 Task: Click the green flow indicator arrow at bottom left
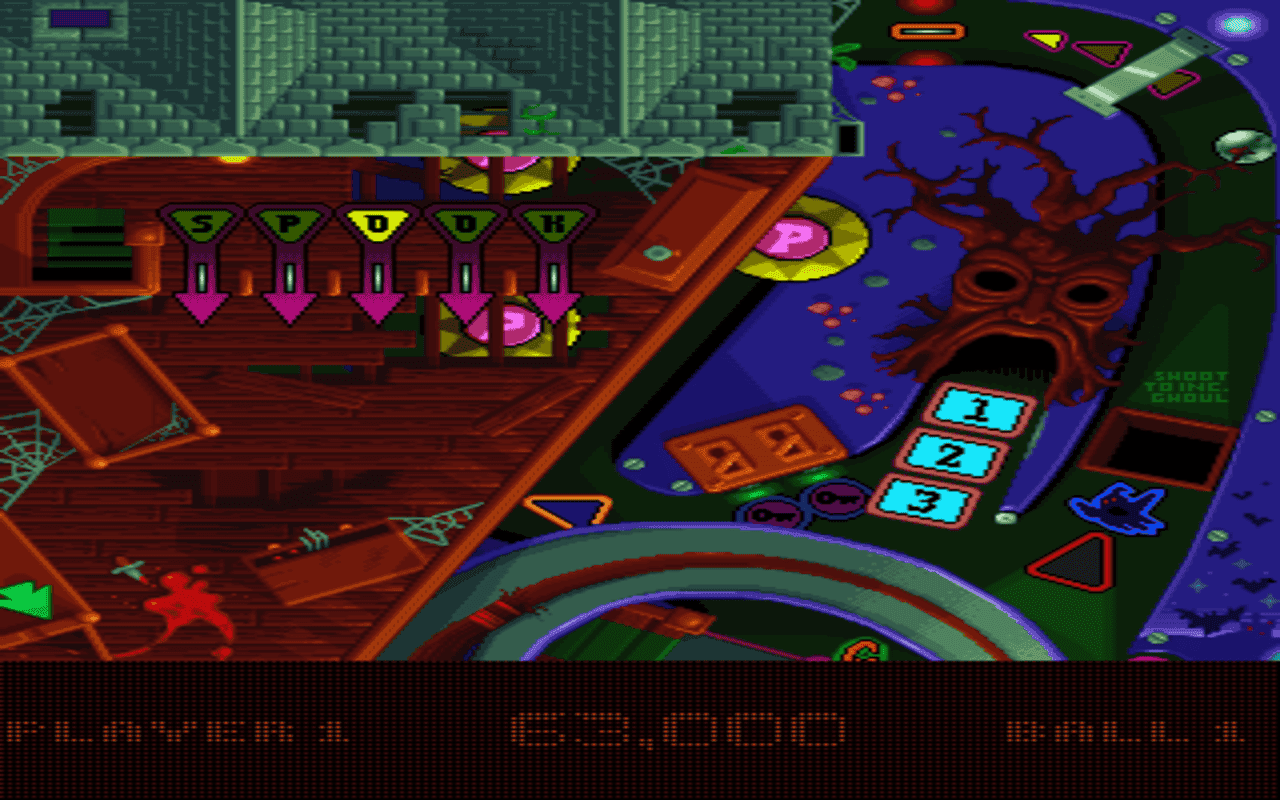27,598
